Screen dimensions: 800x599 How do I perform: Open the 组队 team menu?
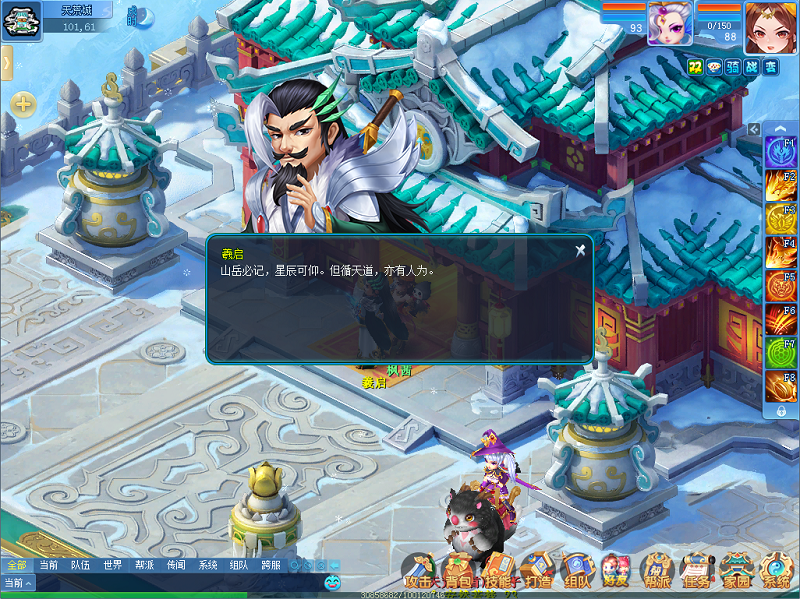pyautogui.click(x=577, y=572)
